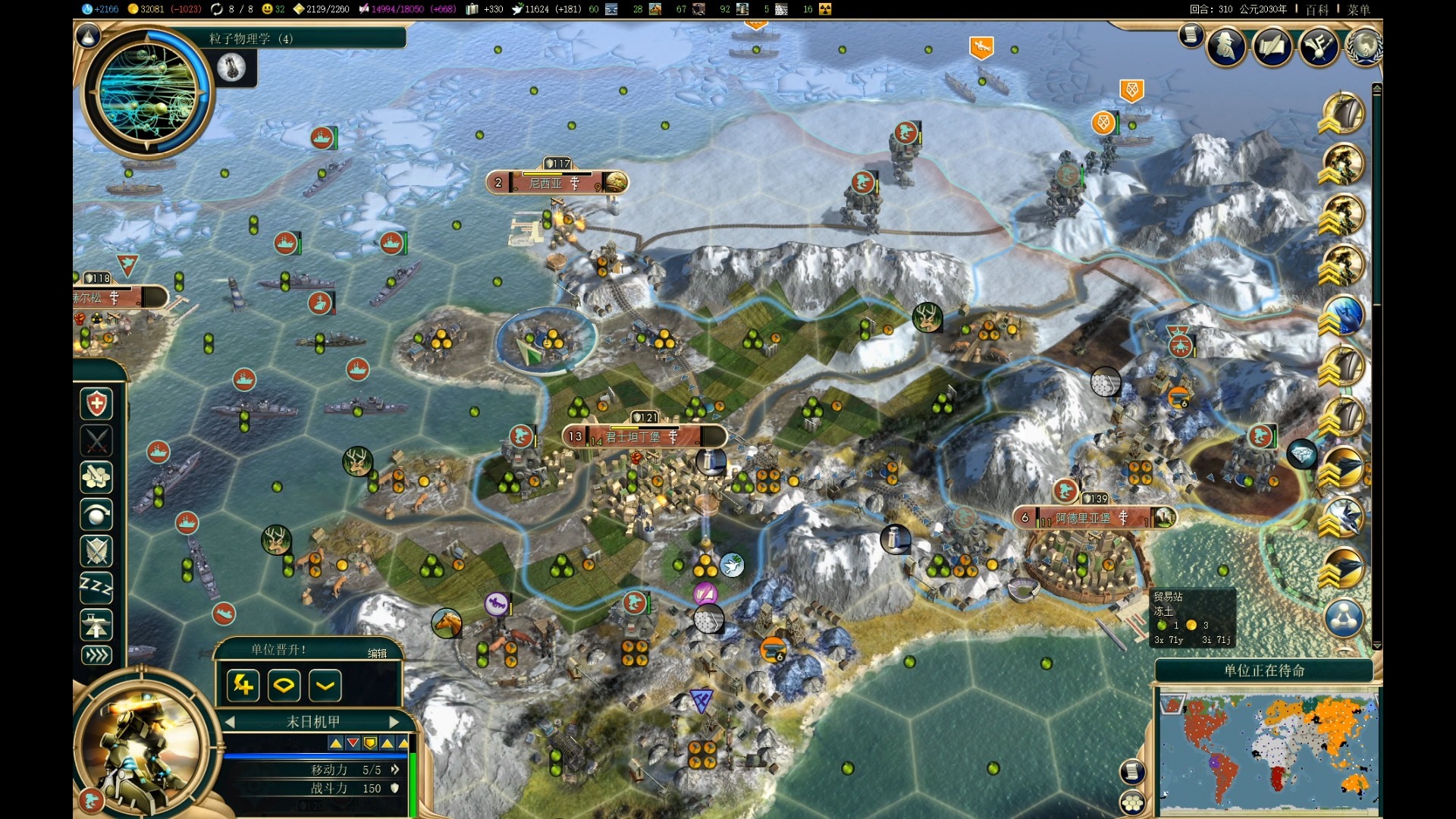Click the 编辑 edit unit name button
Image resolution: width=1456 pixels, height=819 pixels.
[377, 653]
